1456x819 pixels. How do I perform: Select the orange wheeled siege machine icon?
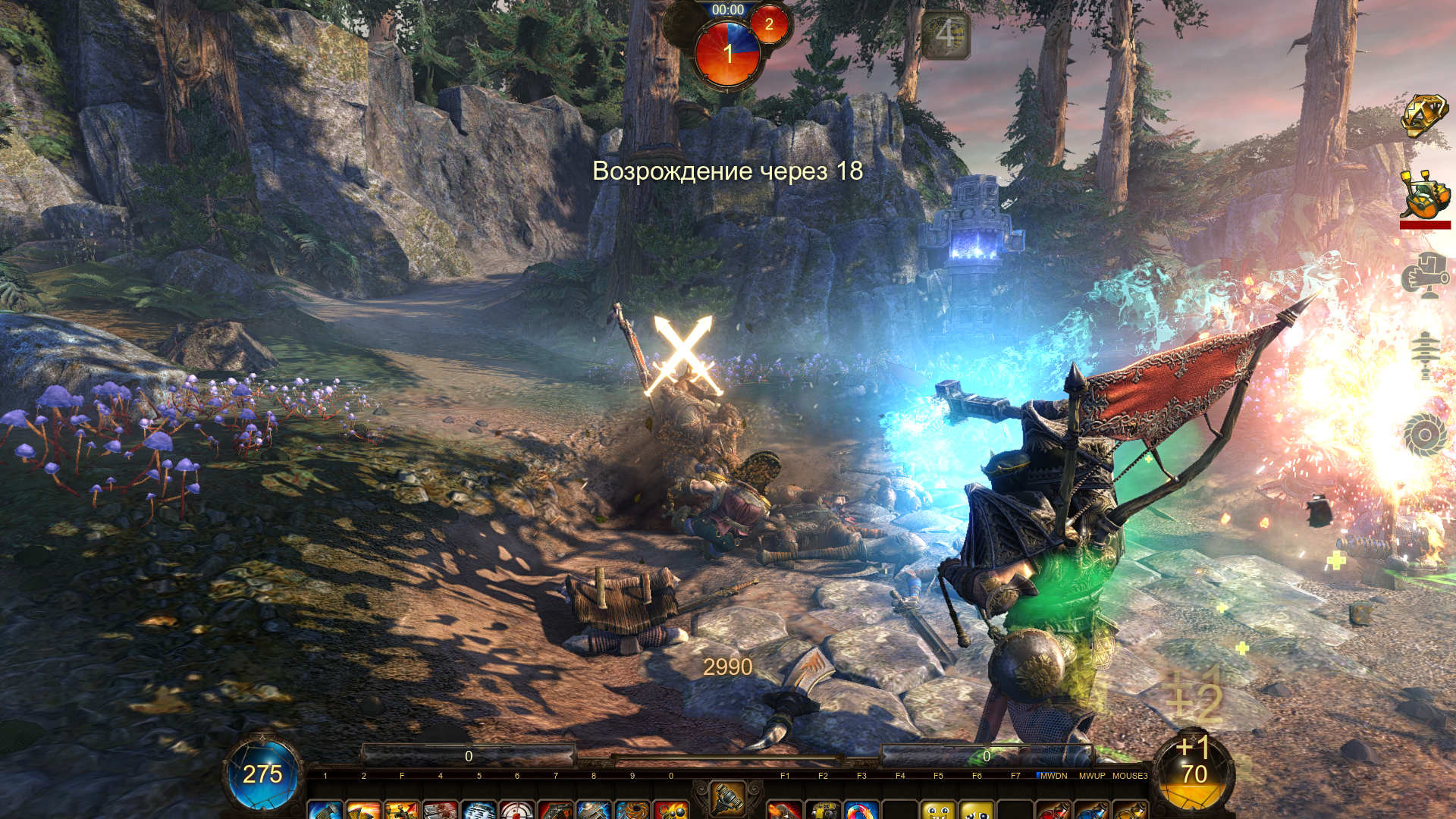pyautogui.click(x=1423, y=196)
